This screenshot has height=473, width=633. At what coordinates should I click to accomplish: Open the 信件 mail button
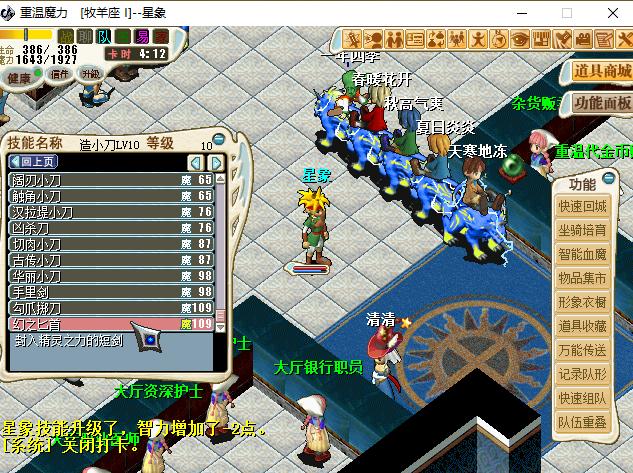click(x=60, y=74)
